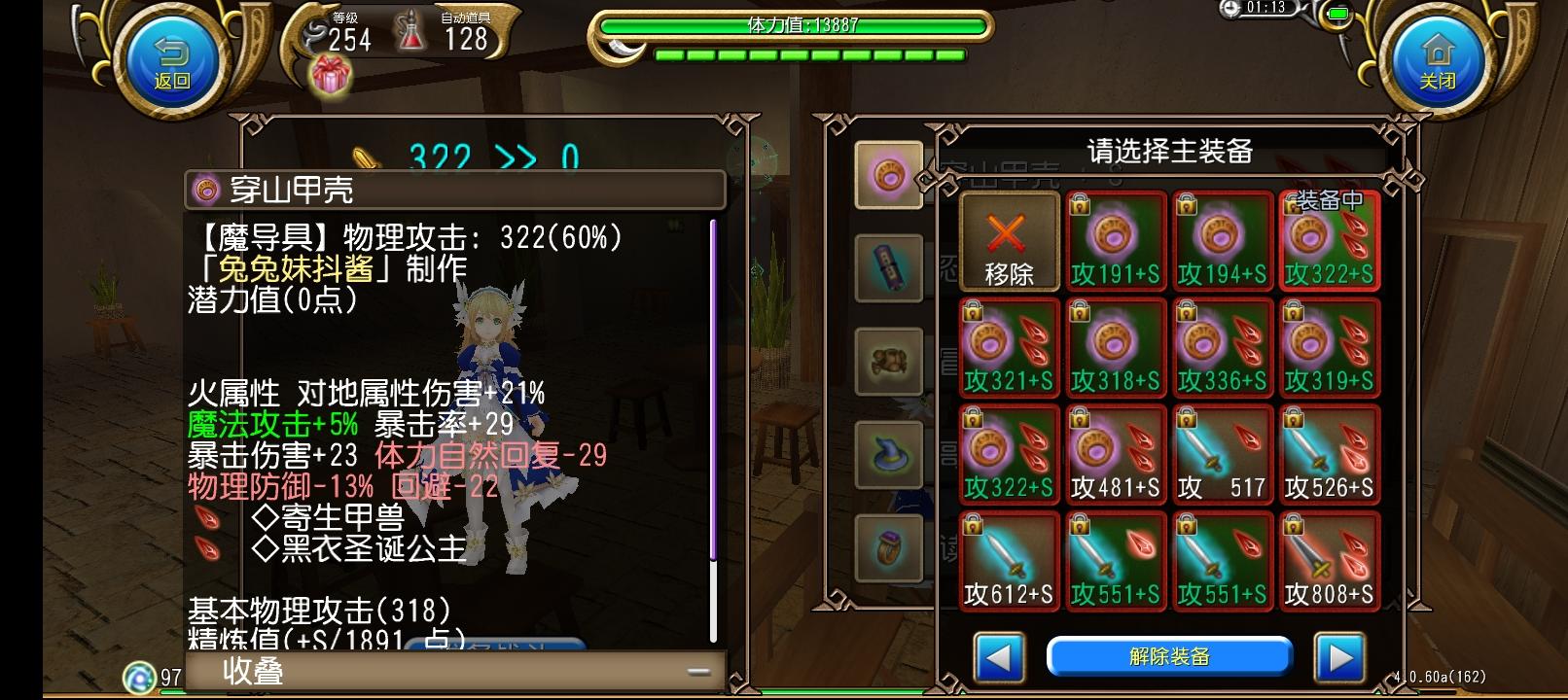
Task: Open the cartridge equipment category in sidebar
Action: (887, 268)
